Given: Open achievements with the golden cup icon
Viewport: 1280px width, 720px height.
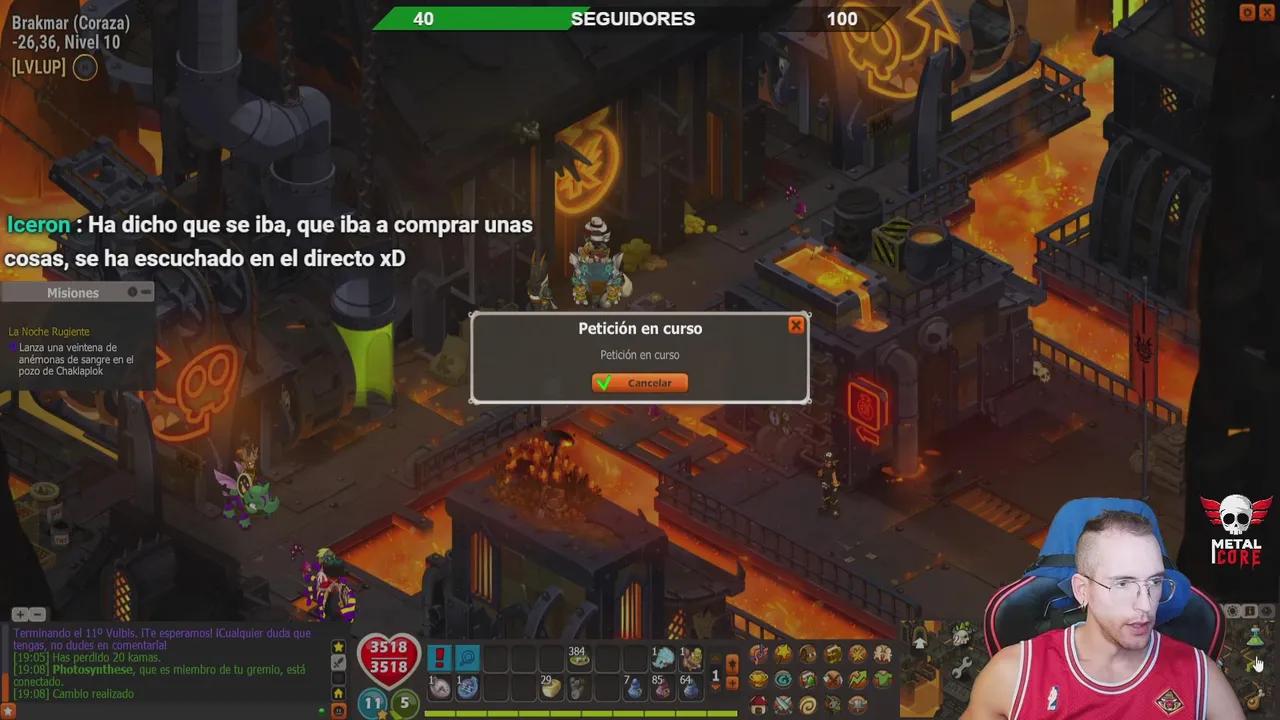Looking at the screenshot, I should [758, 679].
